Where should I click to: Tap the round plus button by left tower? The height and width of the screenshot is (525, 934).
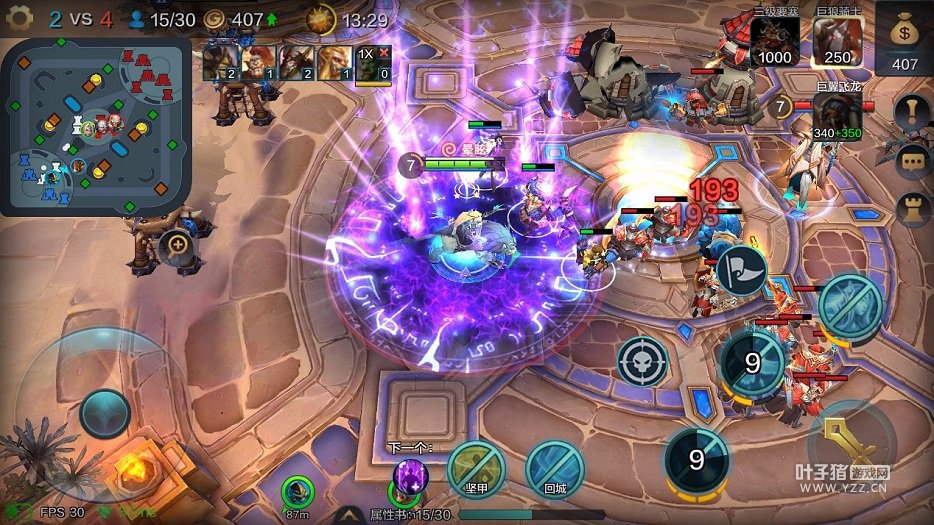(x=178, y=243)
